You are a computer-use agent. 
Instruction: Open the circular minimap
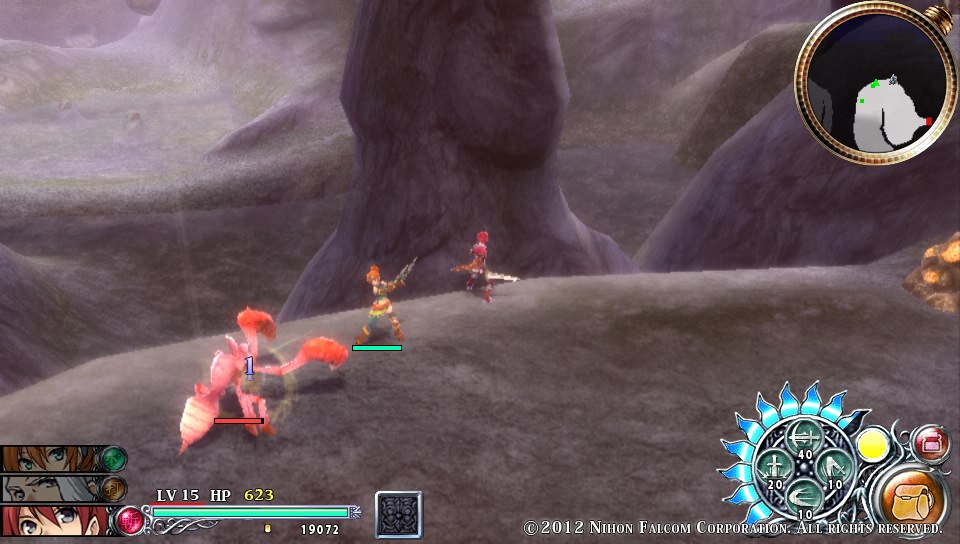876,83
